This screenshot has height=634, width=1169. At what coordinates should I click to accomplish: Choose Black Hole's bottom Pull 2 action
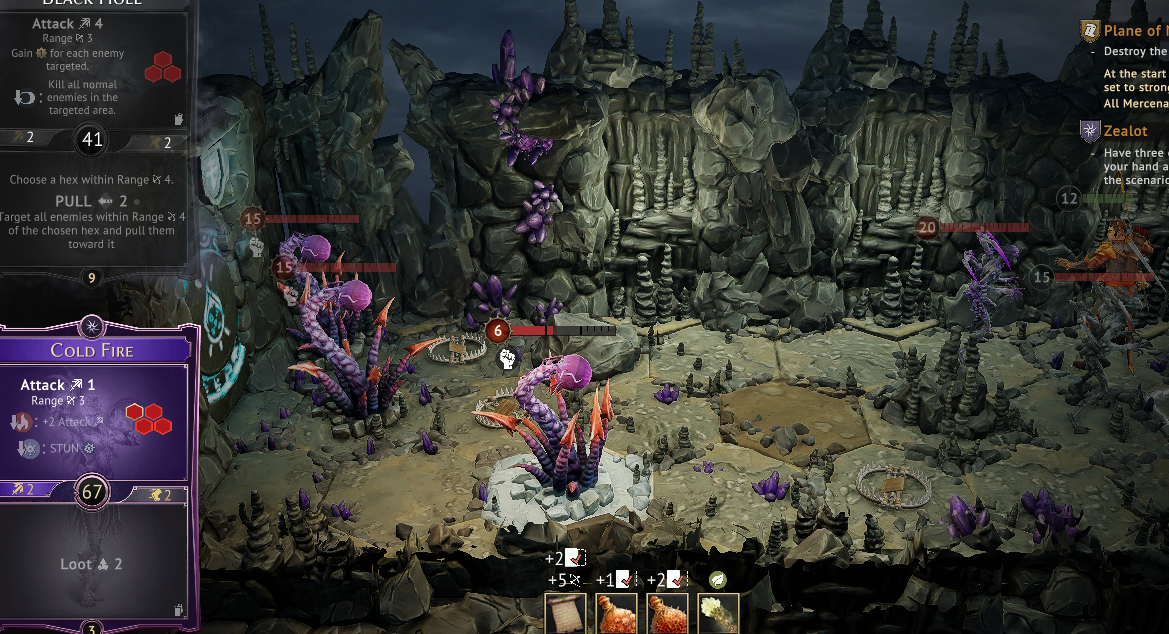point(92,215)
